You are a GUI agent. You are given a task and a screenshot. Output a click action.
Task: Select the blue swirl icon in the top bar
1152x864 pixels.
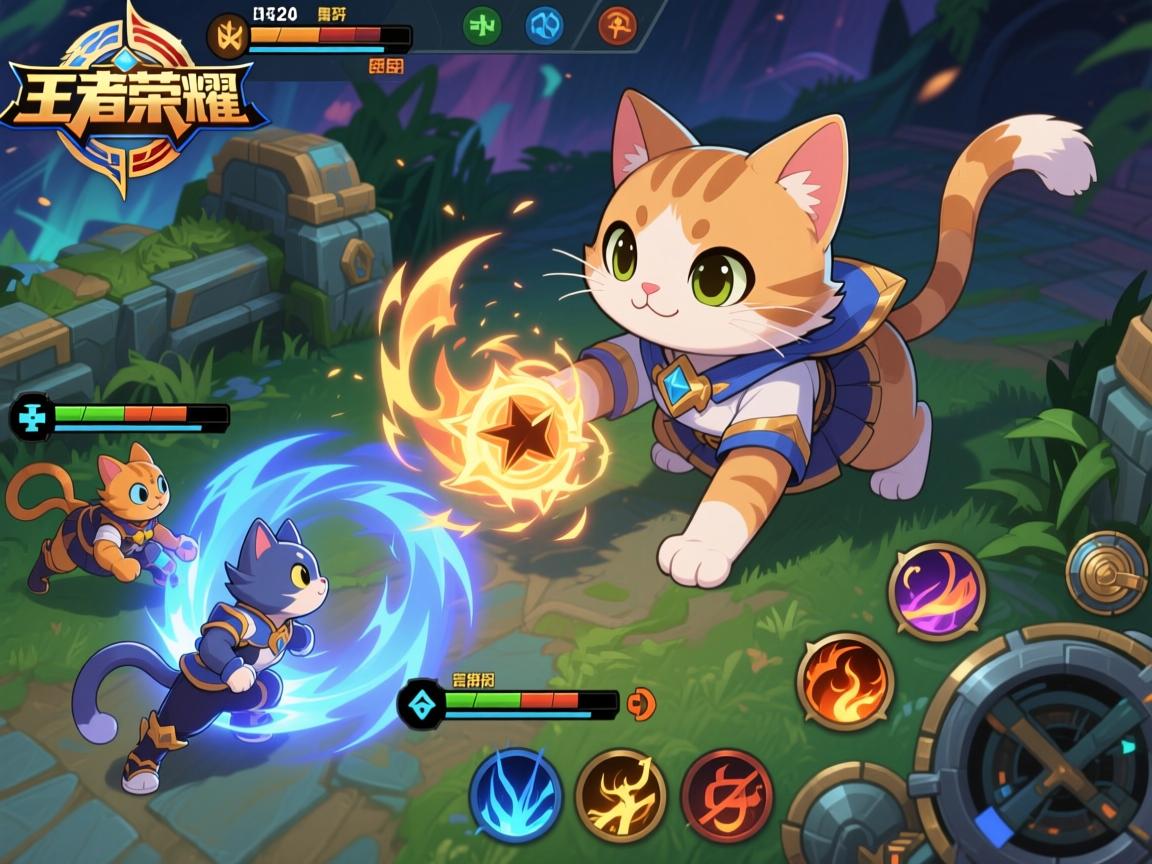coord(545,26)
